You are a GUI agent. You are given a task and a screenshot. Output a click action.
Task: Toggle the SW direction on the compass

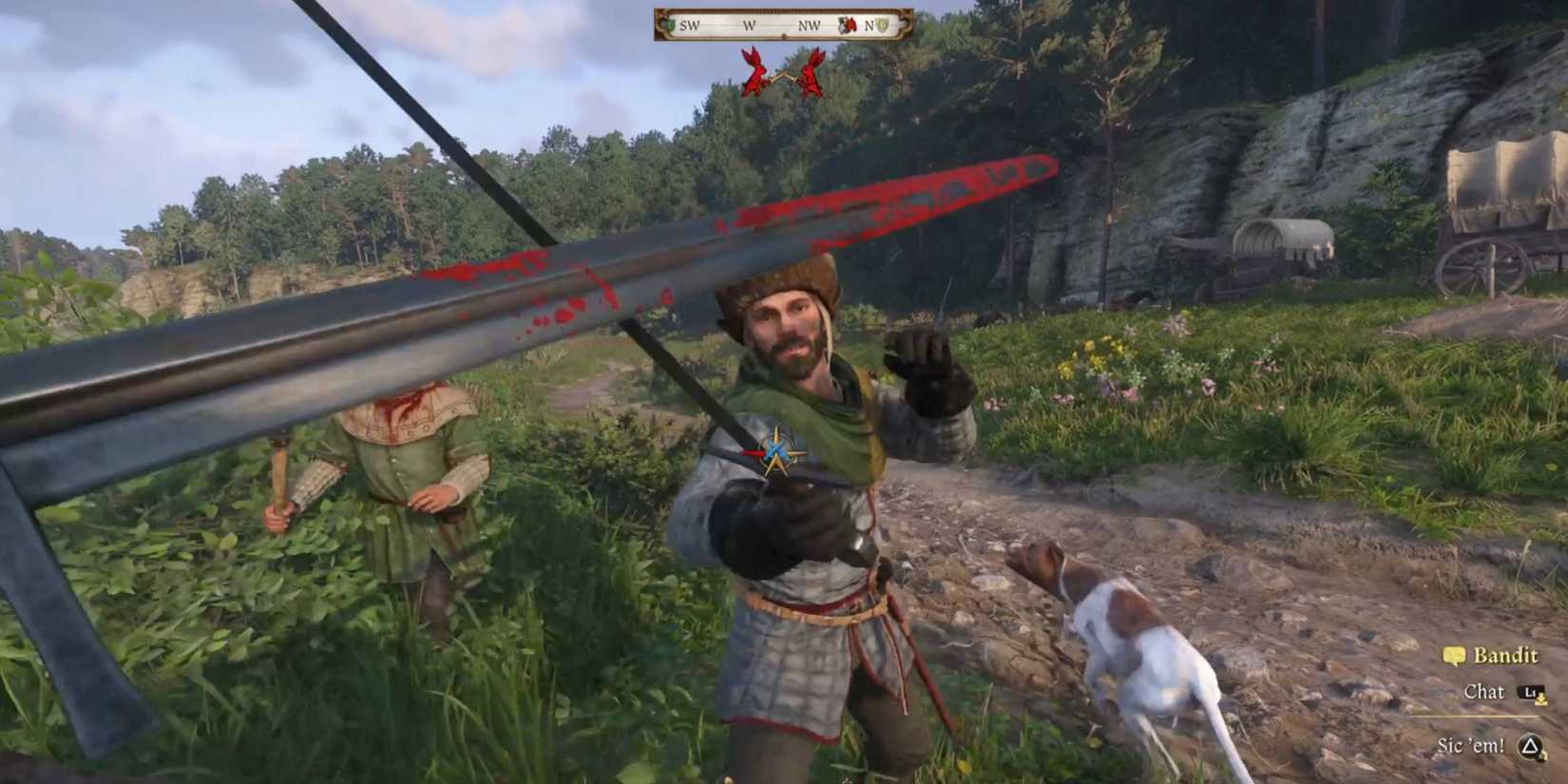pyautogui.click(x=689, y=25)
